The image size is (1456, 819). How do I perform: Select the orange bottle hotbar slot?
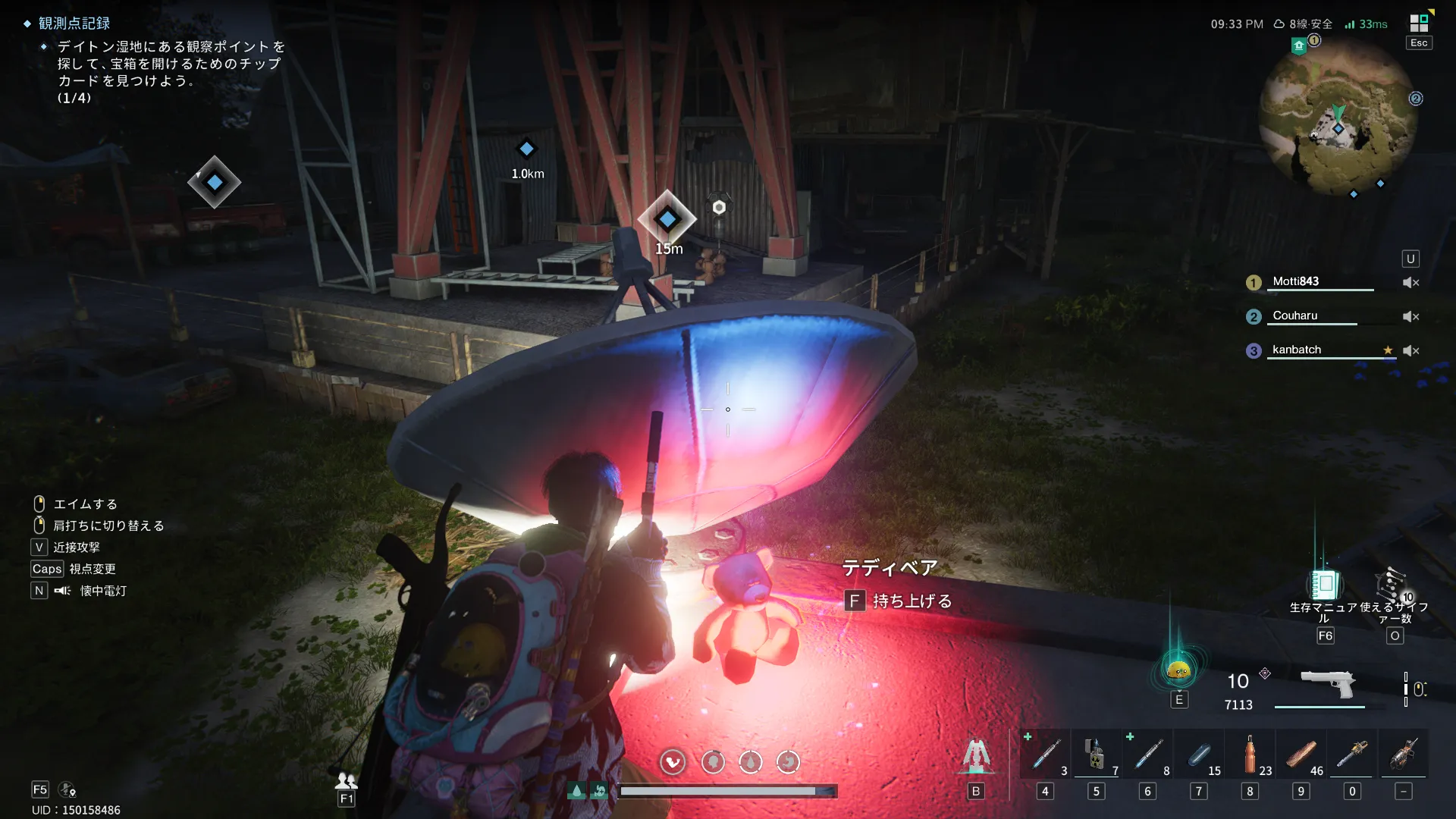point(1250,755)
